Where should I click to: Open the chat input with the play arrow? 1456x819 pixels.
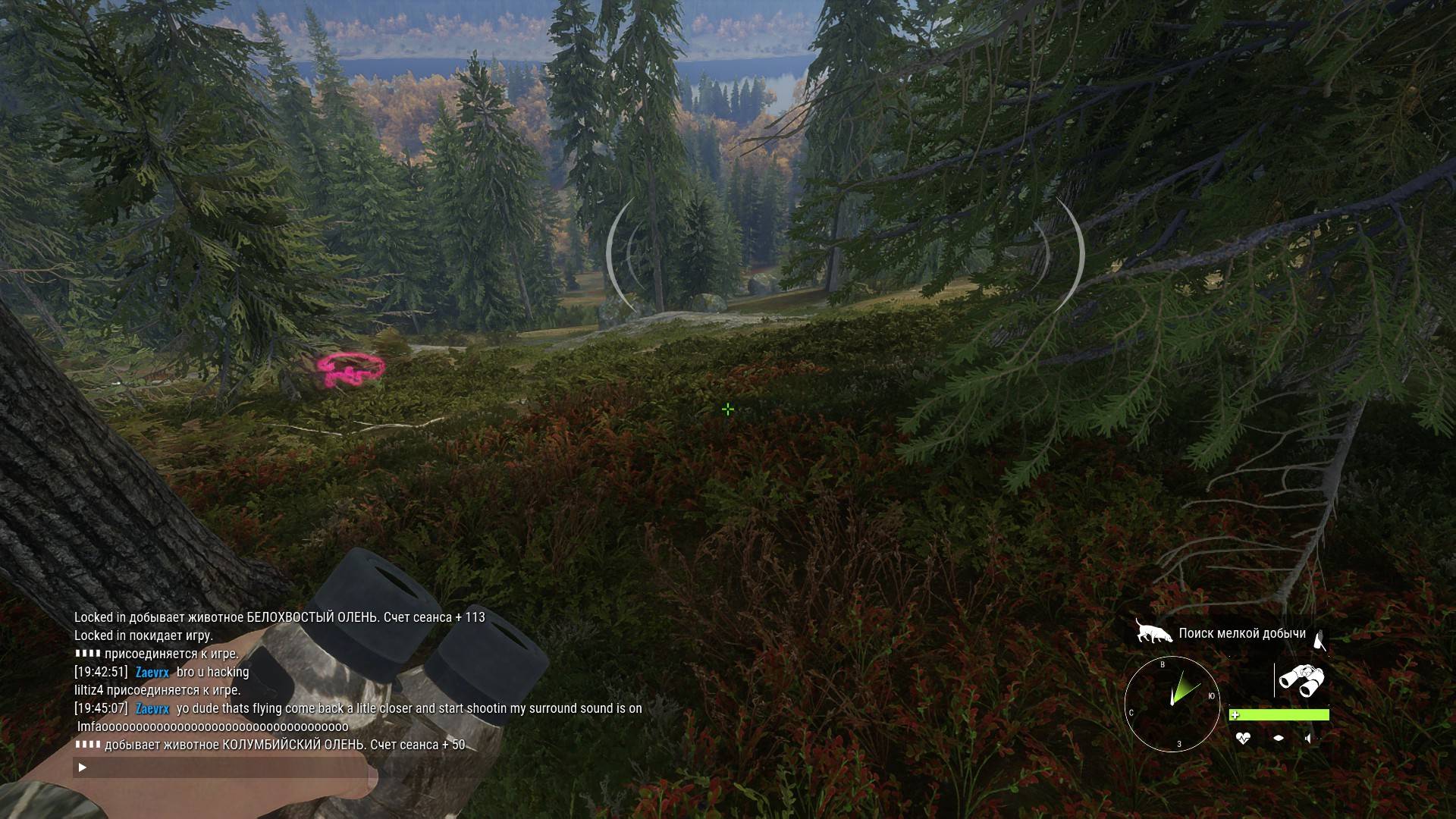click(x=81, y=767)
